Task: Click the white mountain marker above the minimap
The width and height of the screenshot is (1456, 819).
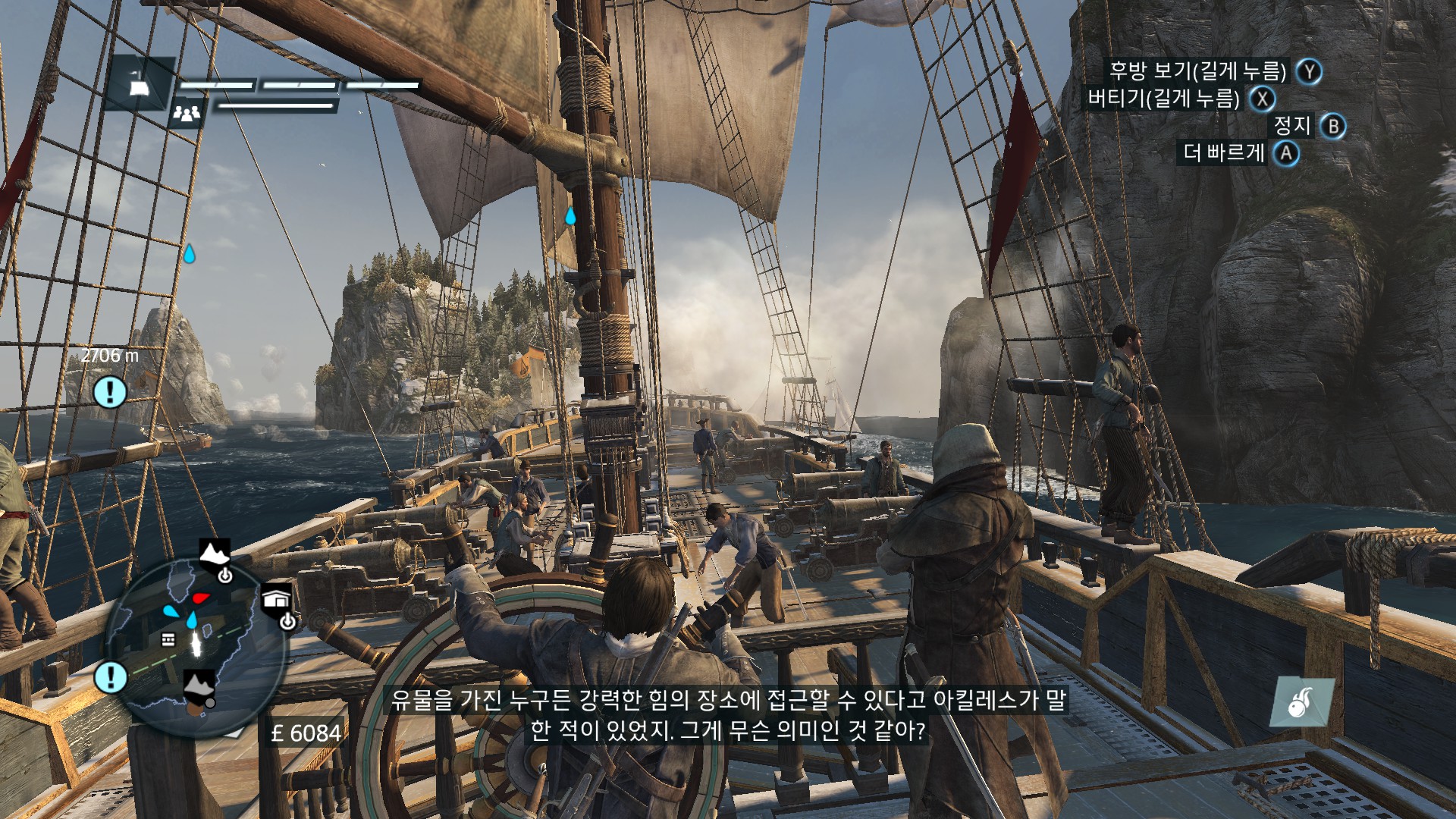Action: 214,553
